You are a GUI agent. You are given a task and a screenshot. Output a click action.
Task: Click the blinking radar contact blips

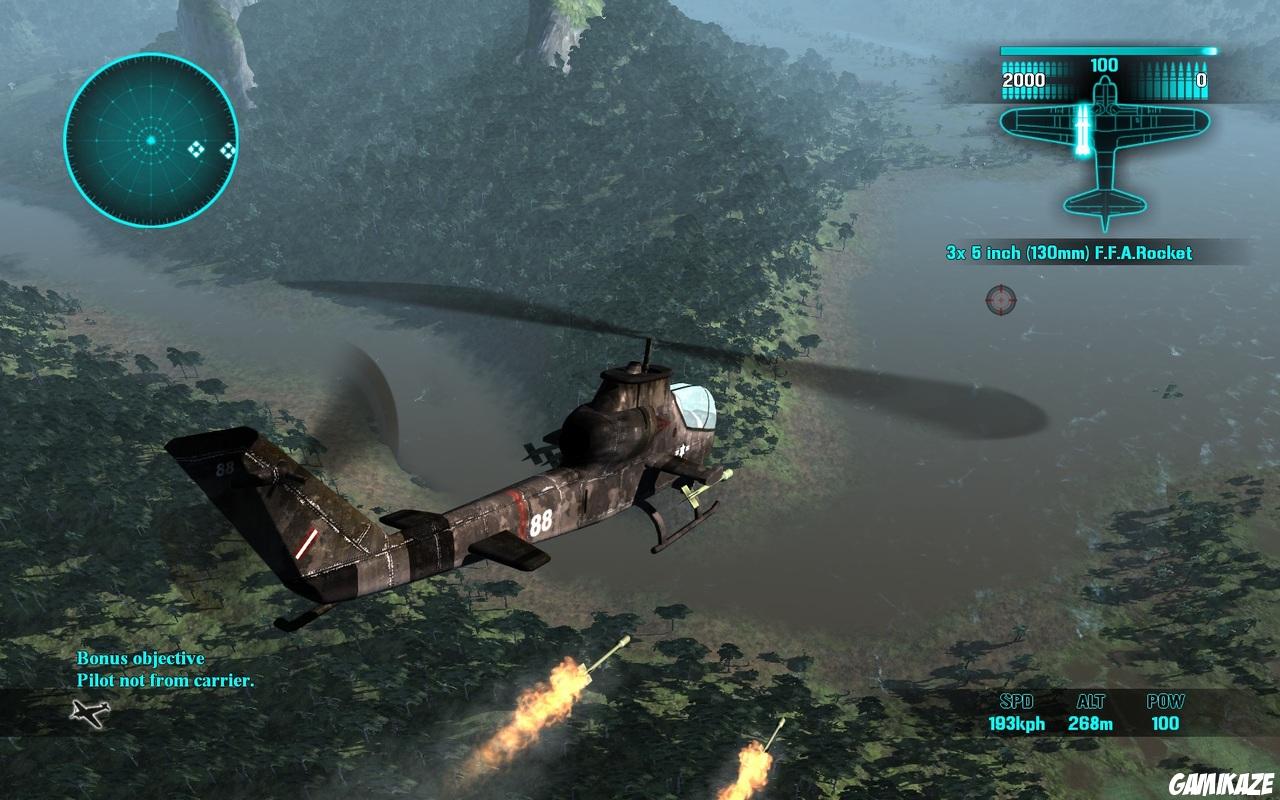click(x=210, y=148)
